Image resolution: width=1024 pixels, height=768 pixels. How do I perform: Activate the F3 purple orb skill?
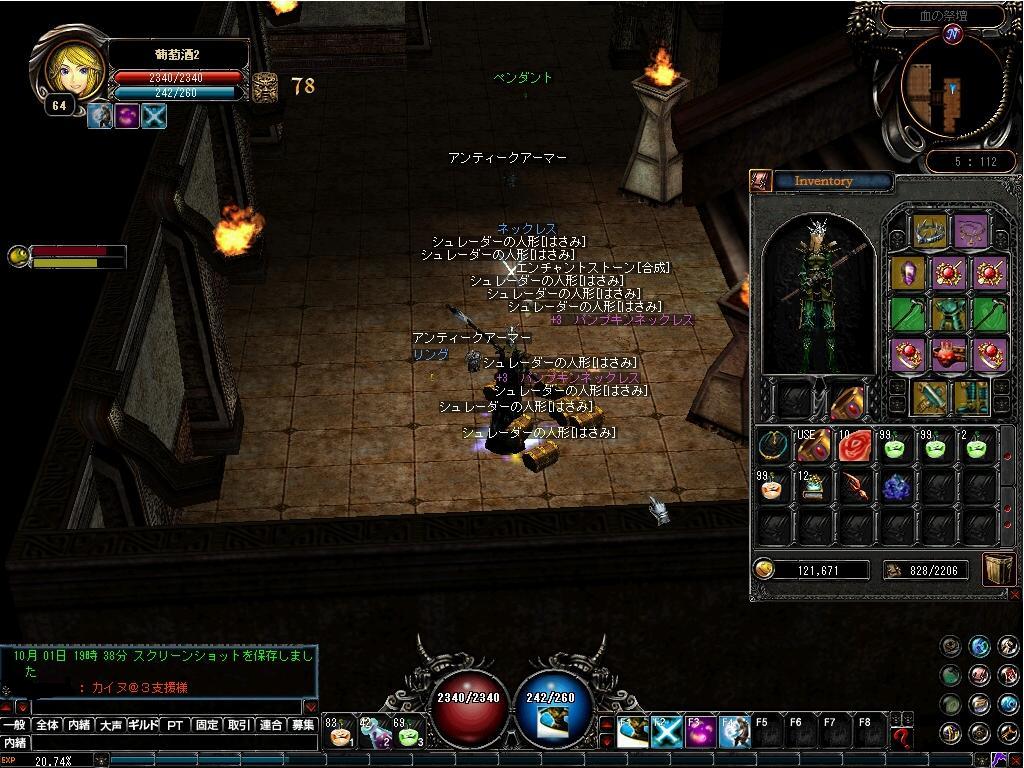(x=699, y=732)
